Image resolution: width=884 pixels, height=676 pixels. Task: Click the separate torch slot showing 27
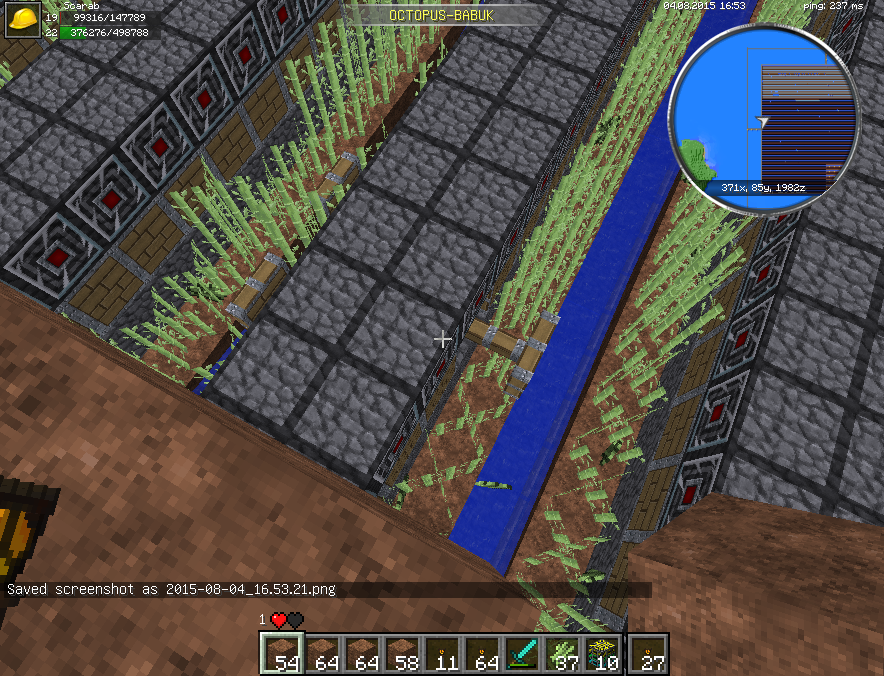(650, 654)
